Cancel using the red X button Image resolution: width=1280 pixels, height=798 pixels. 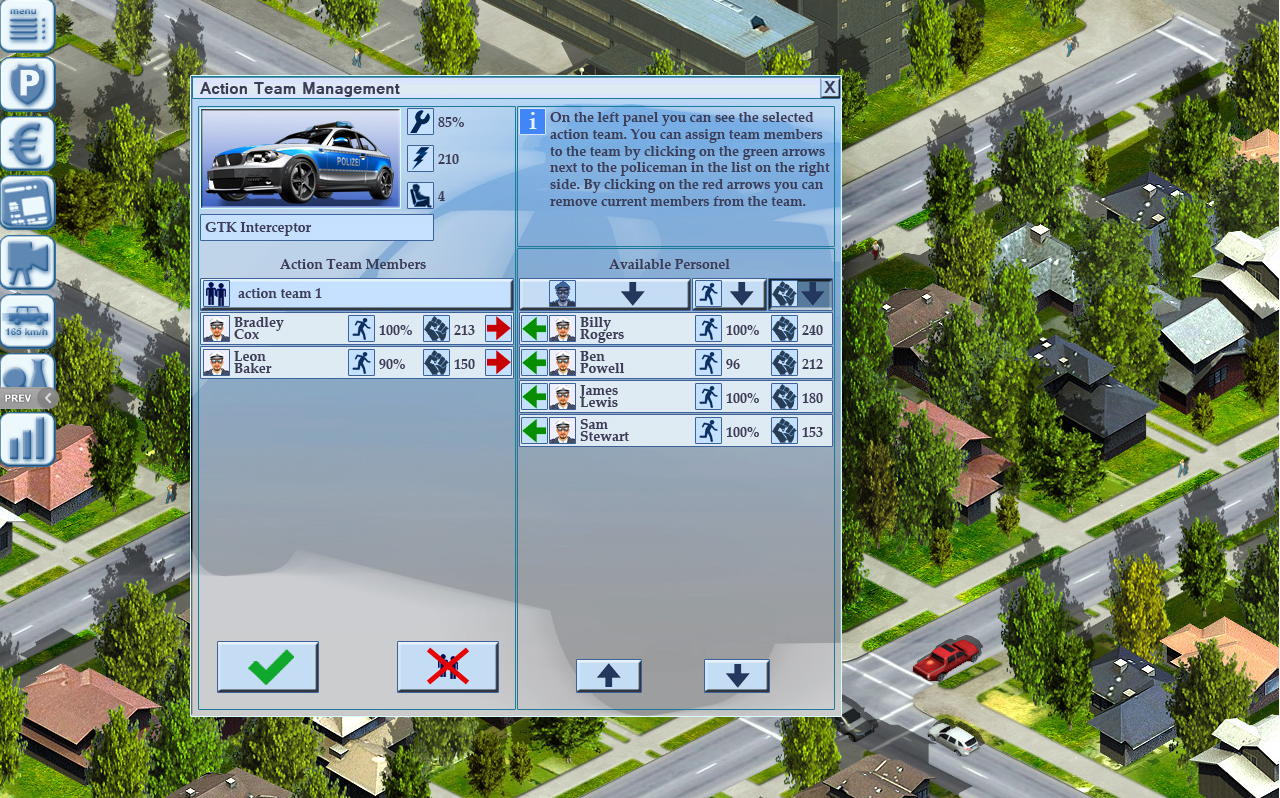(x=446, y=666)
